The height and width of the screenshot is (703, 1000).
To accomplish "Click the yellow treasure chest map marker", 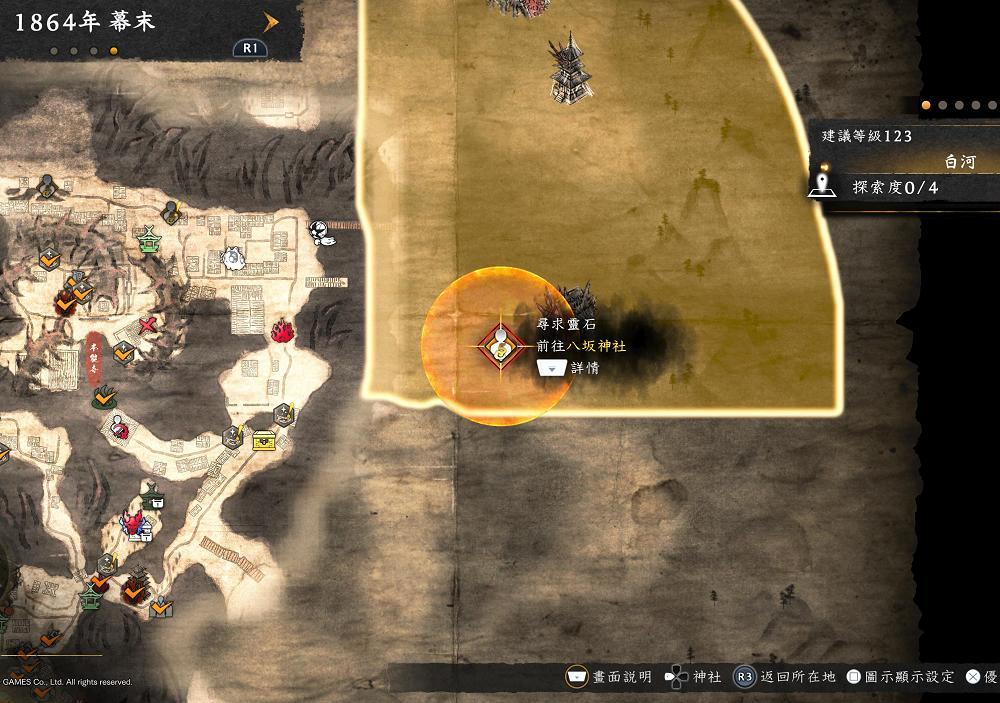I will coord(264,439).
